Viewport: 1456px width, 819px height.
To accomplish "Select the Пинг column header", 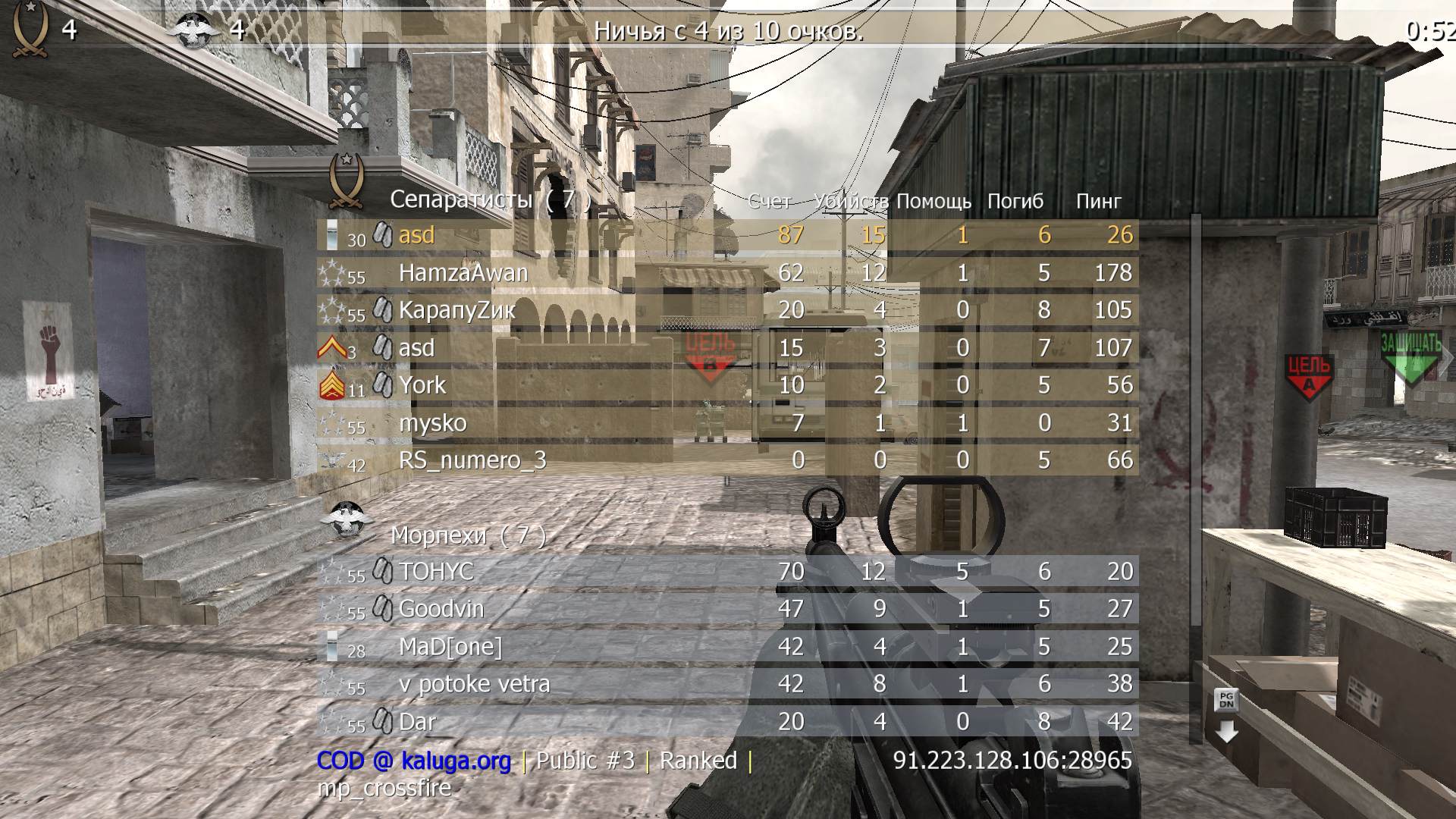I will (1098, 201).
